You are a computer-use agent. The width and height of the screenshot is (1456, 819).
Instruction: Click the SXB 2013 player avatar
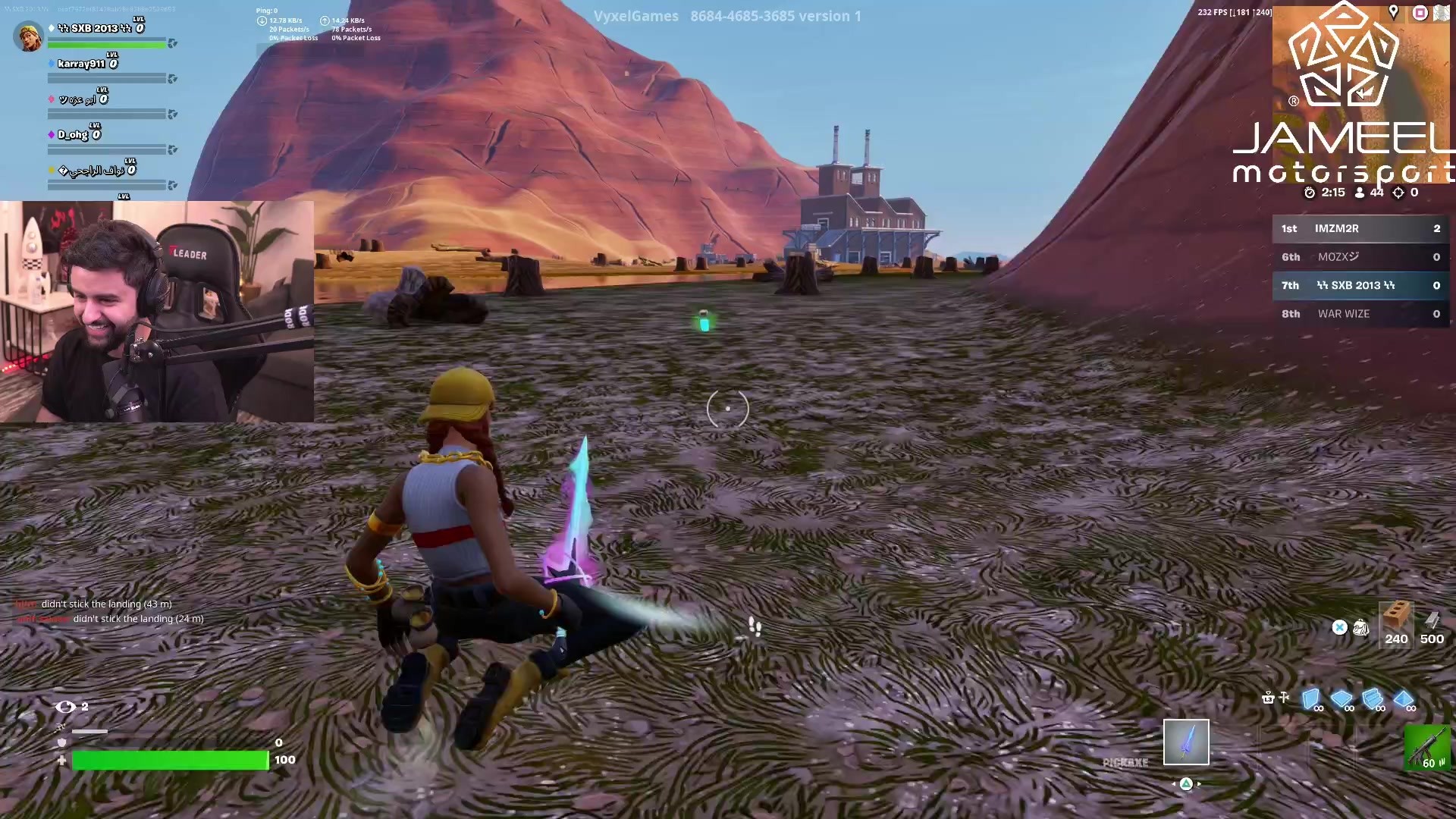coord(29,36)
